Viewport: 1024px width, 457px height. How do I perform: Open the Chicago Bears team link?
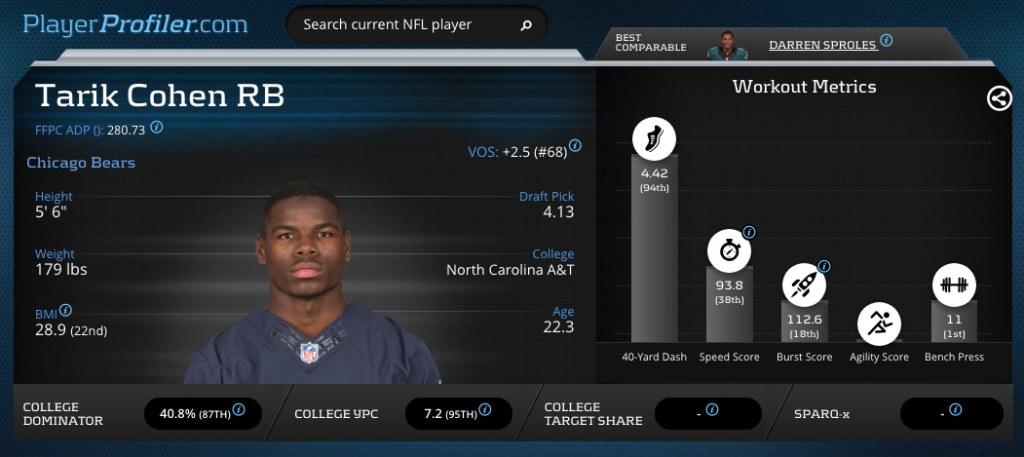[81, 162]
